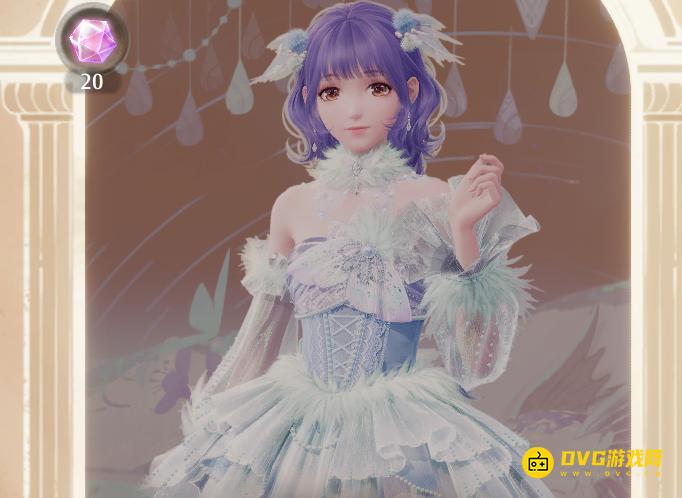Tap the pink gem currency icon
The height and width of the screenshot is (498, 682).
click(91, 39)
